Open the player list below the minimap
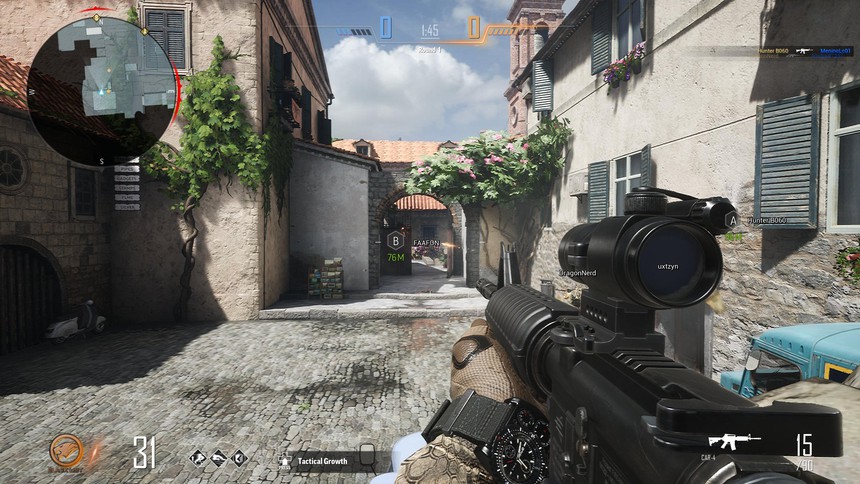 point(127,187)
